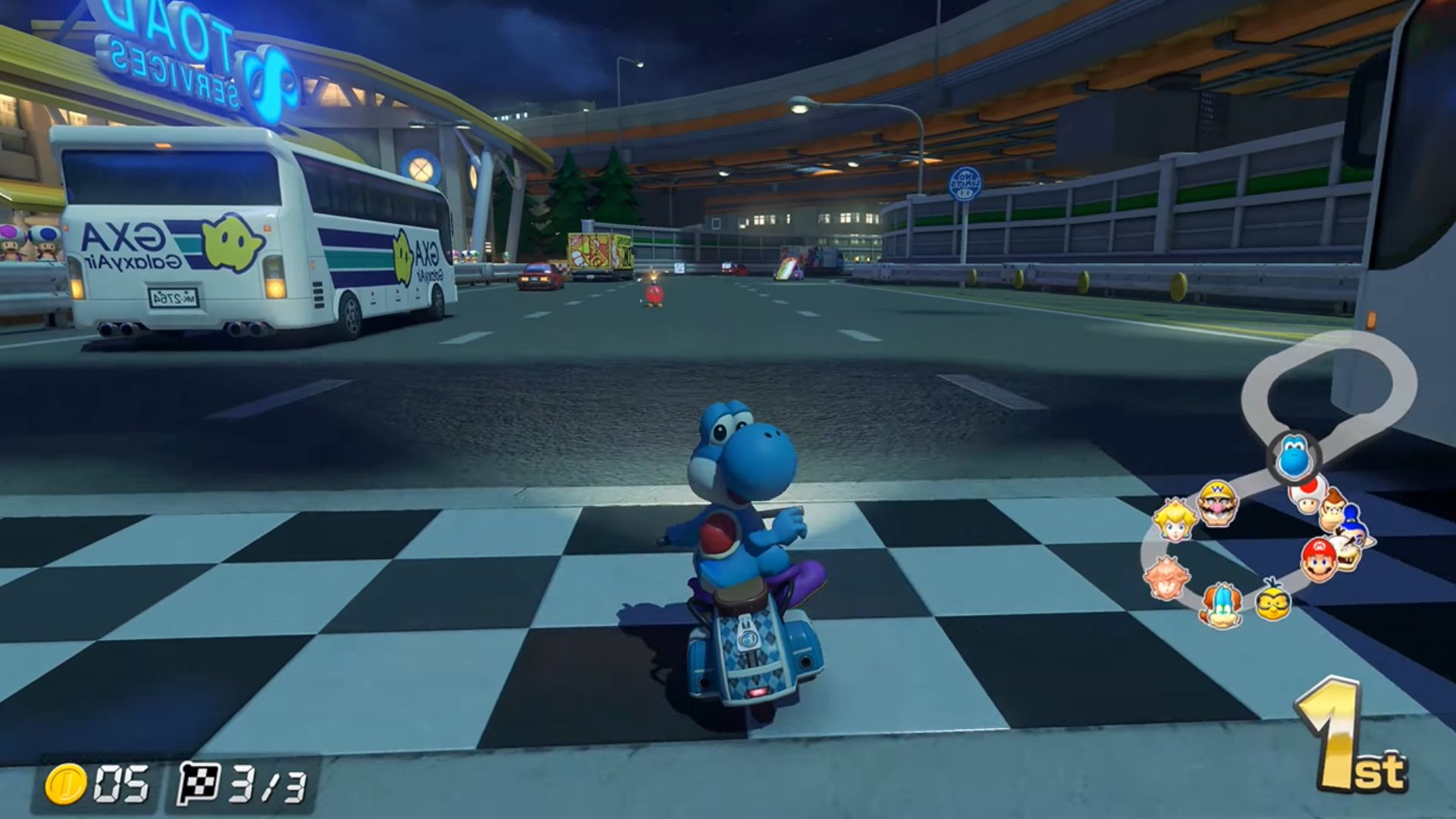Click Donkey Kong's minimap icon
1456x819 pixels.
1332,511
